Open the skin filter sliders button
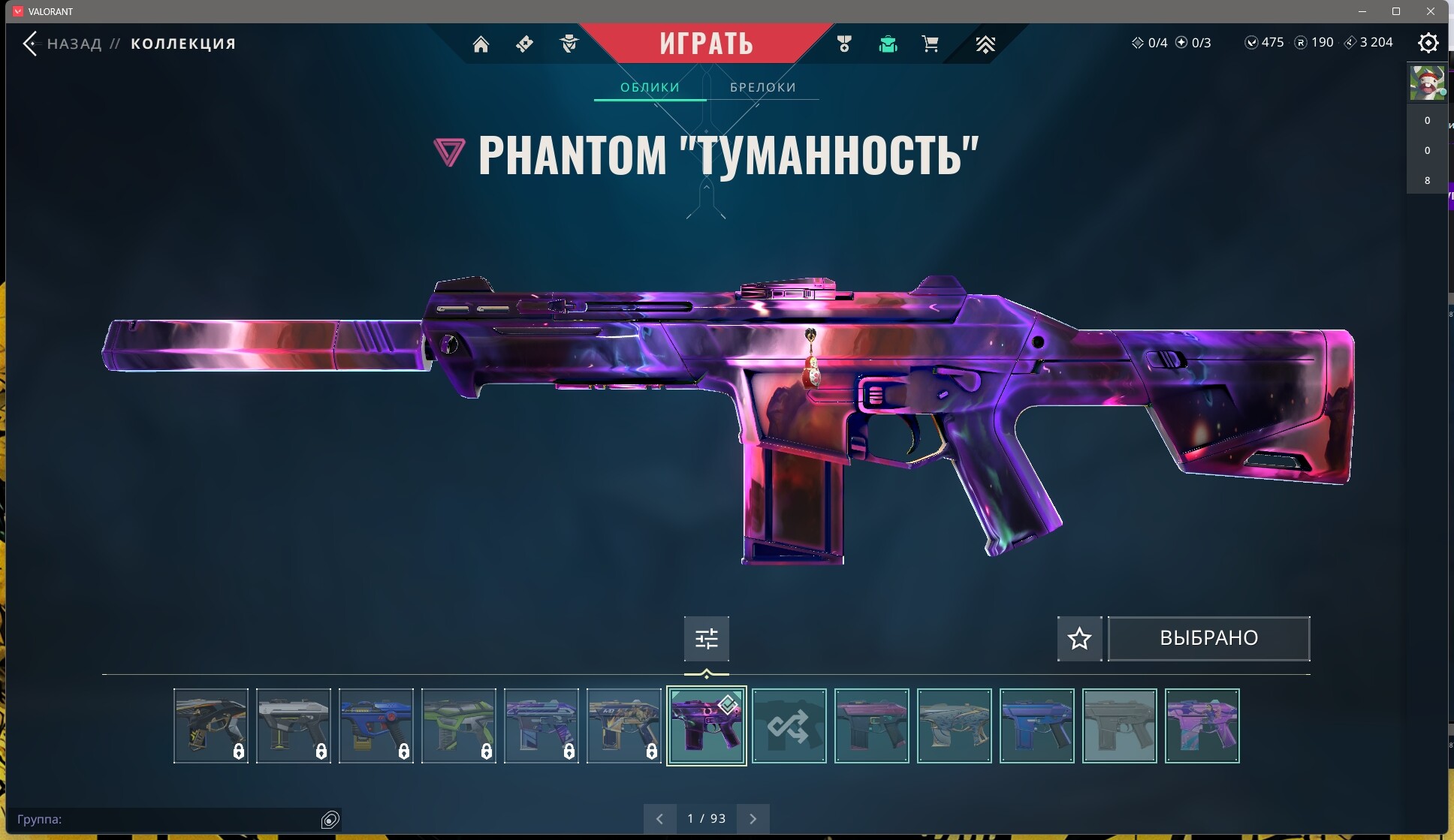This screenshot has width=1454, height=840. [706, 639]
